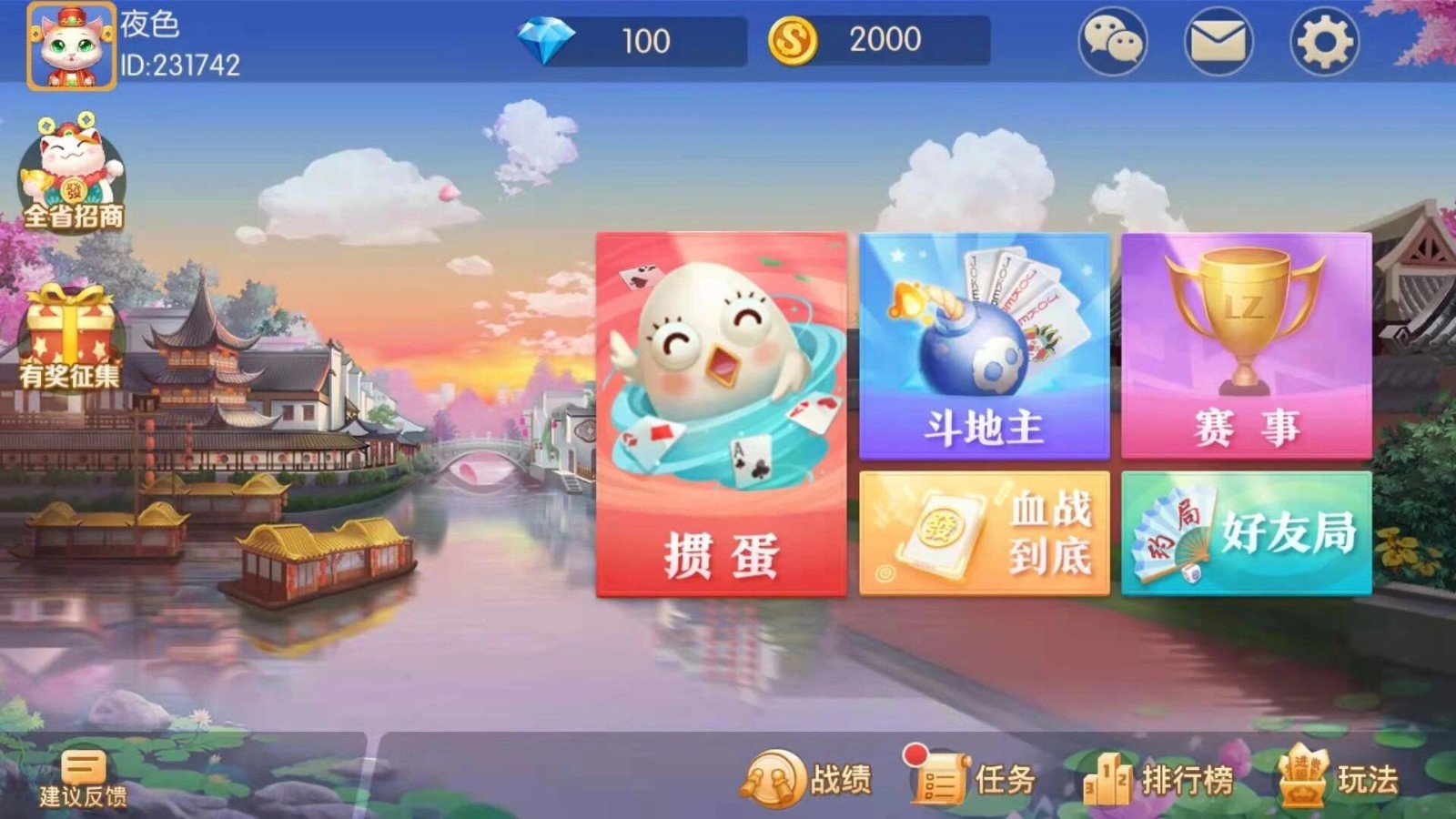Enter the 斗地主 game mode
Image resolution: width=1456 pixels, height=819 pixels.
(983, 346)
